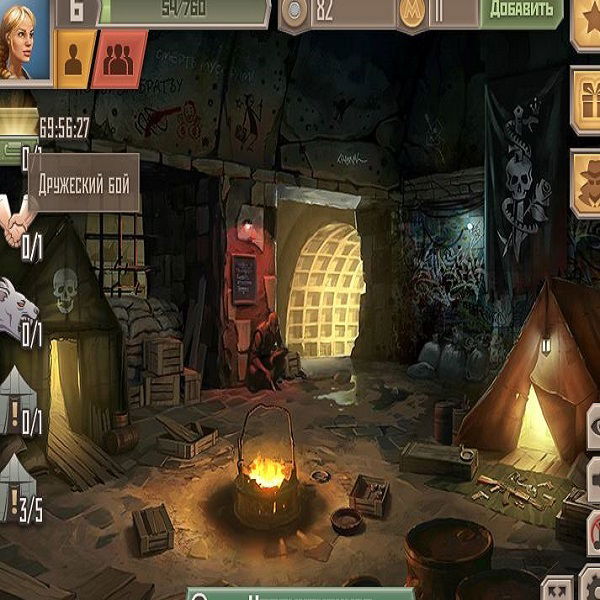
Task: Switch to the red group tab
Action: coord(119,61)
